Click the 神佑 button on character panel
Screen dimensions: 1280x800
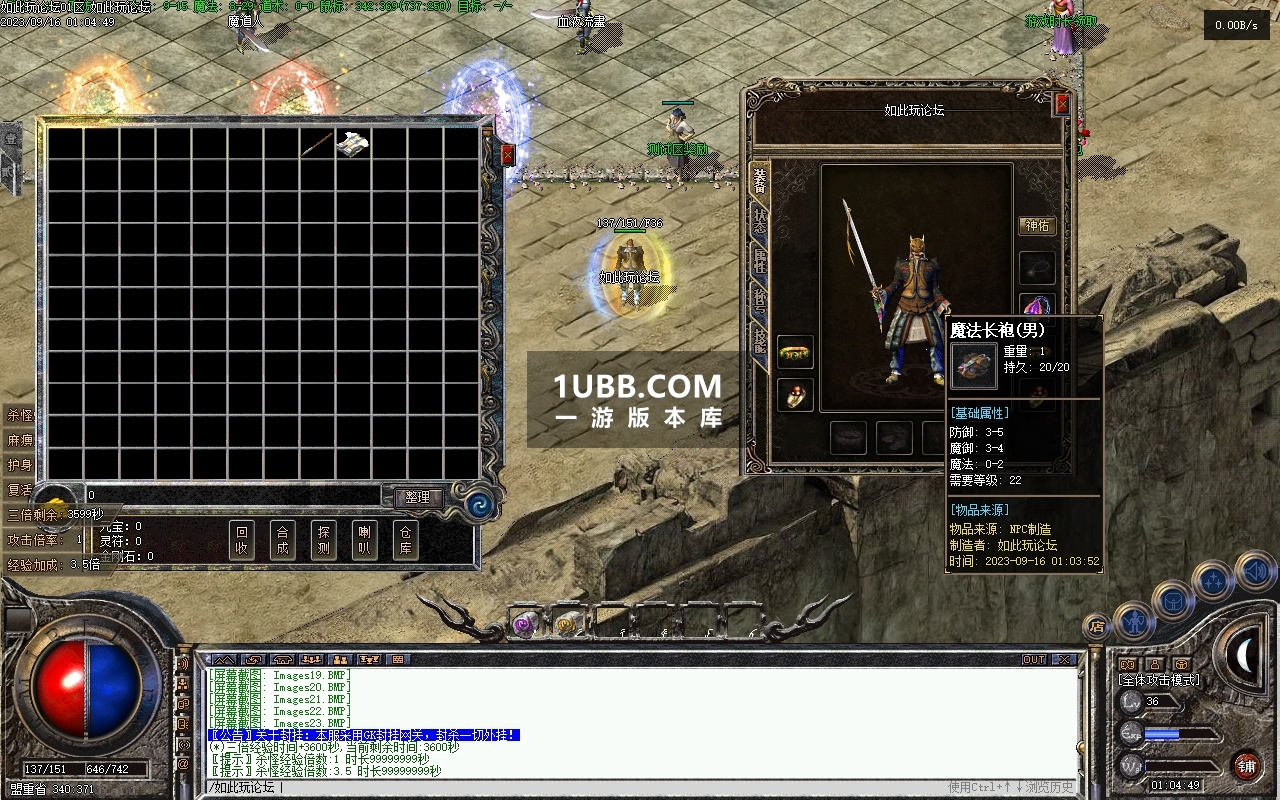[x=1037, y=226]
